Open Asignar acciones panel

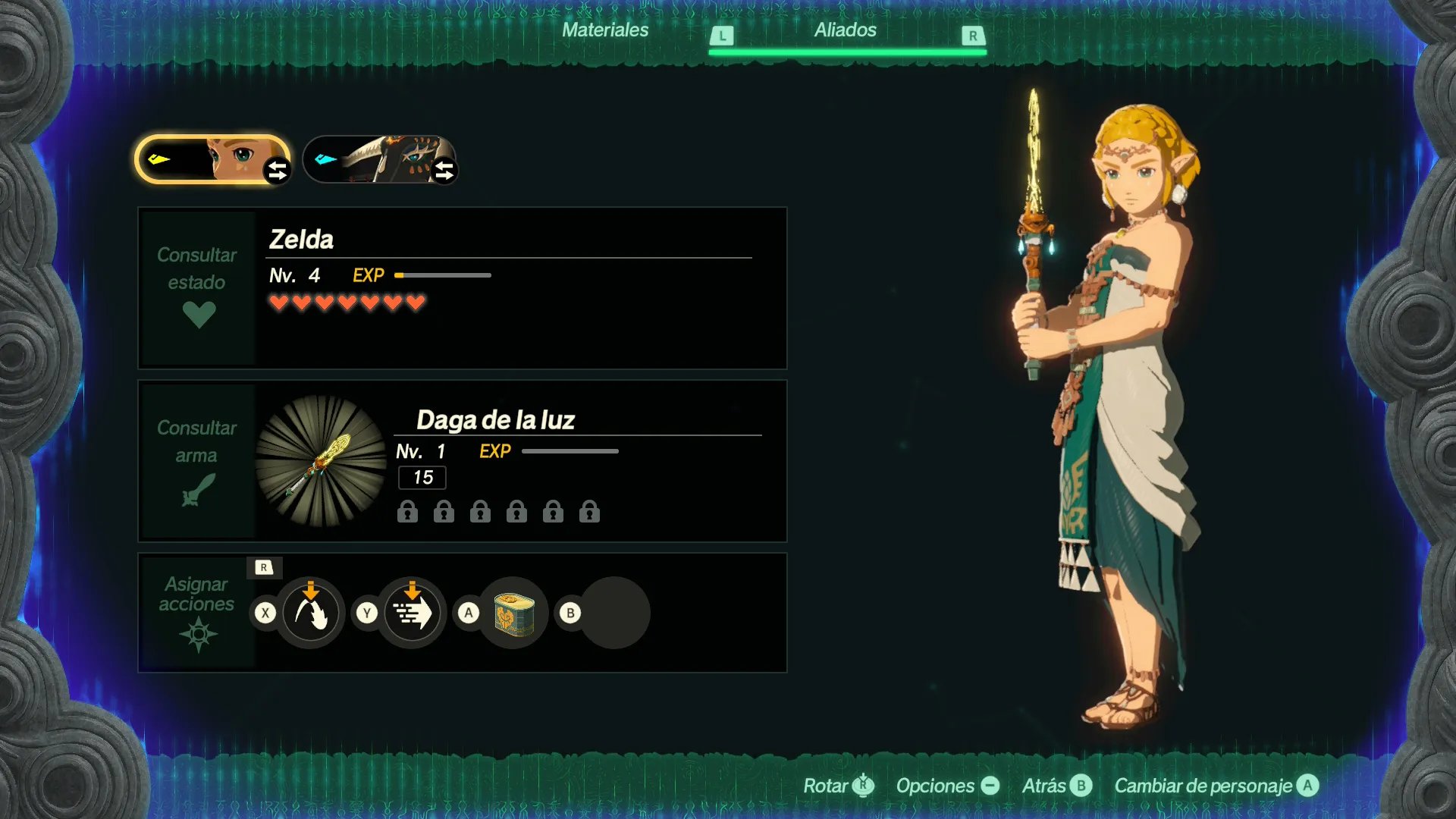coord(197,612)
